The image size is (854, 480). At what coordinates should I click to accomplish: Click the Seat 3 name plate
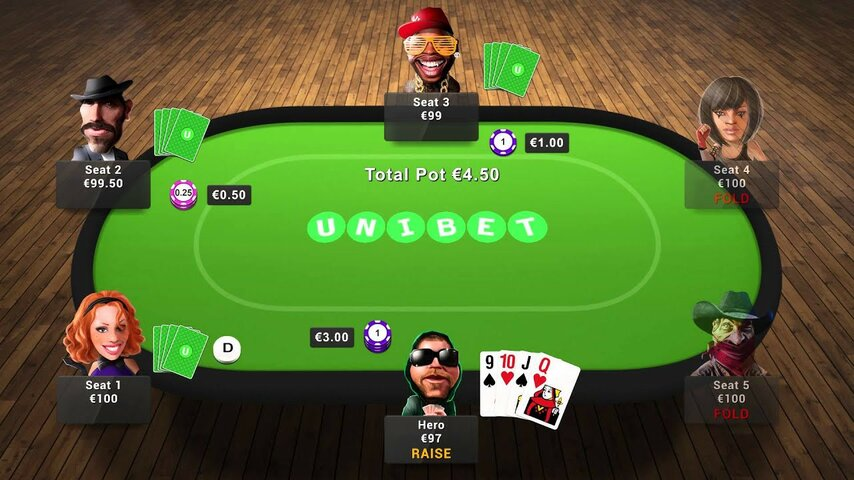431,109
